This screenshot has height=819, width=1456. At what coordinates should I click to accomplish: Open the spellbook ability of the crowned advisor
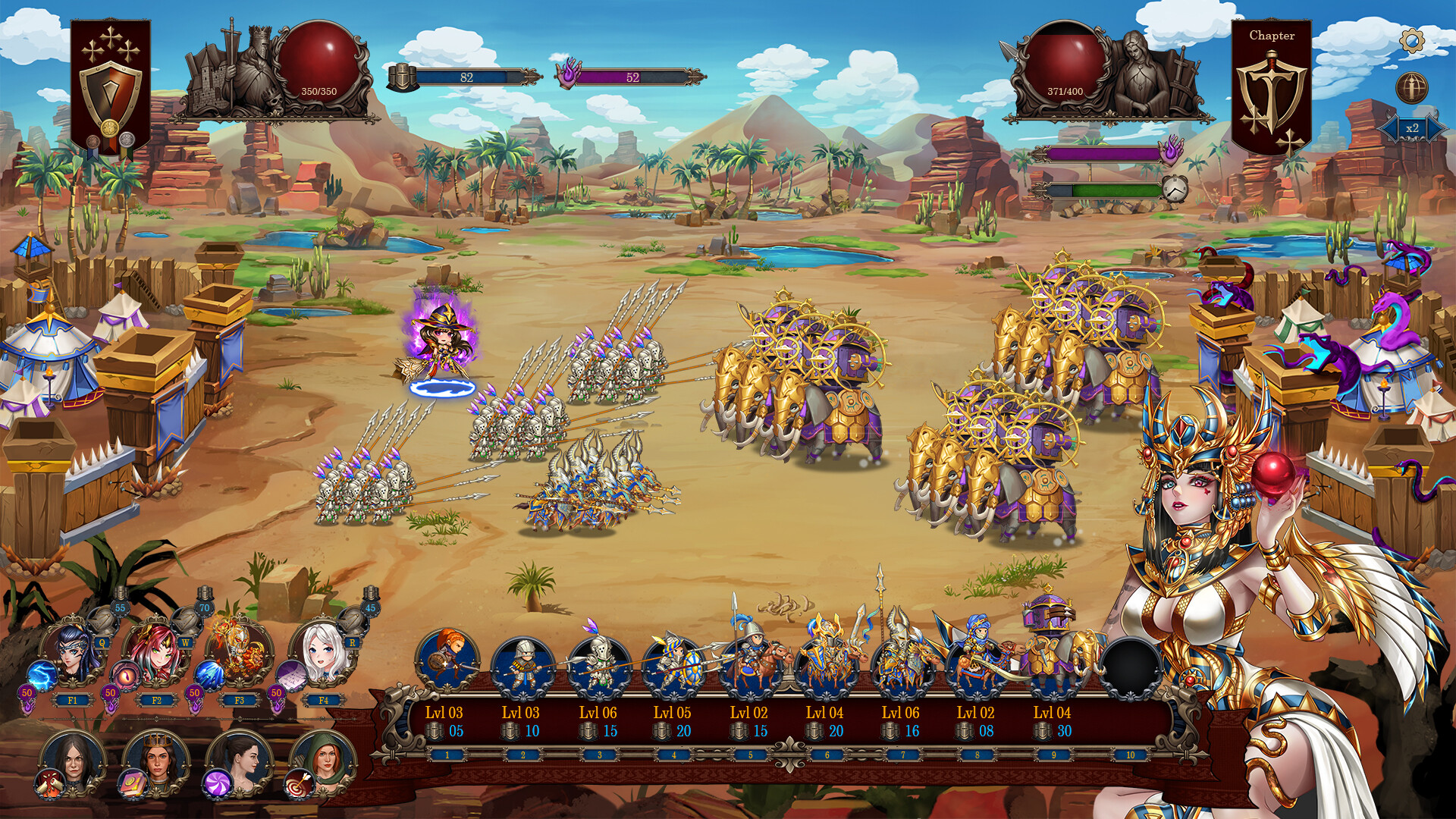133,785
